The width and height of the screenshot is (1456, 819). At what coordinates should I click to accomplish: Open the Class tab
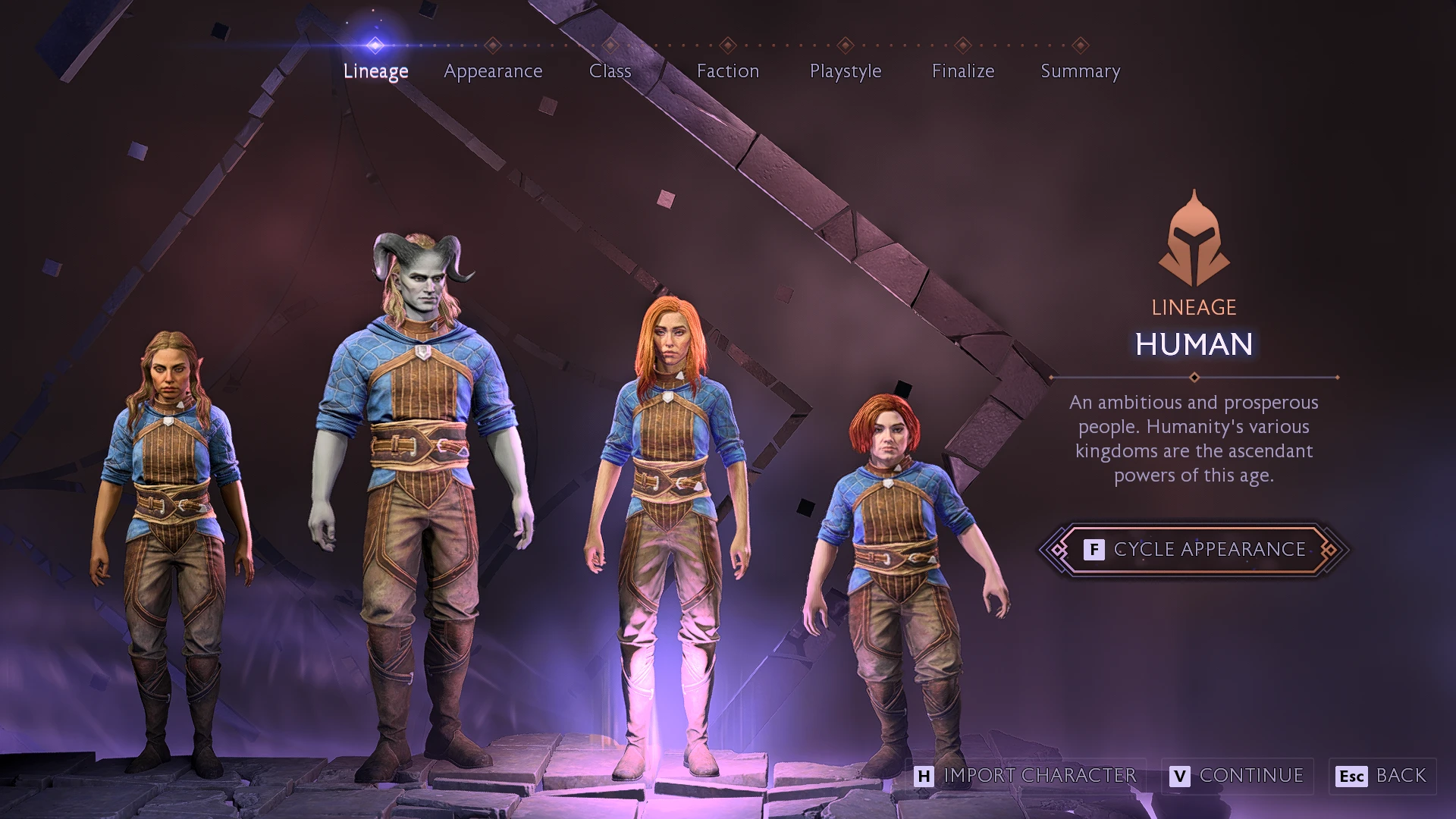coord(610,71)
